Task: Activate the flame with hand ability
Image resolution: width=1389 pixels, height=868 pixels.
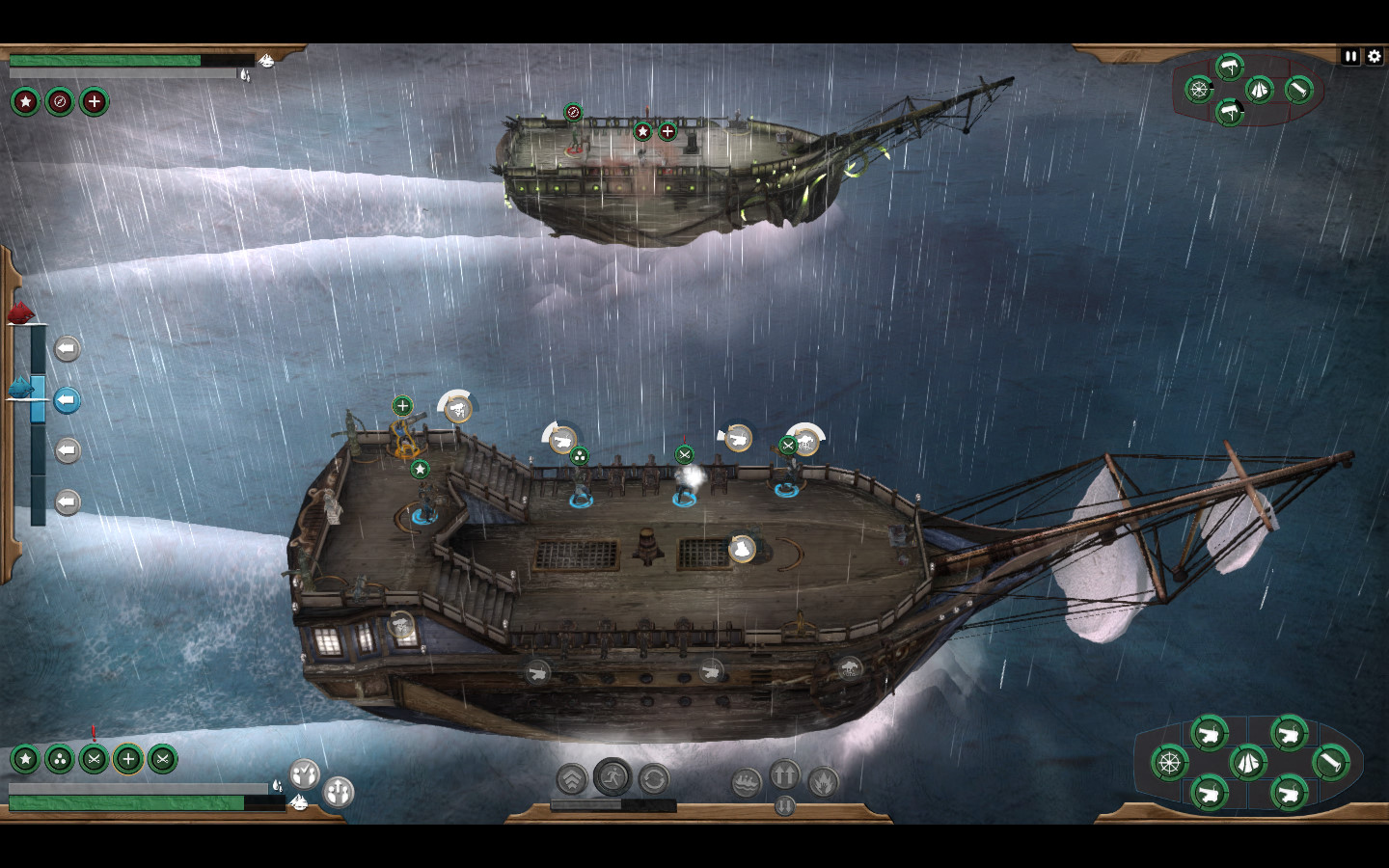Action: (x=823, y=781)
